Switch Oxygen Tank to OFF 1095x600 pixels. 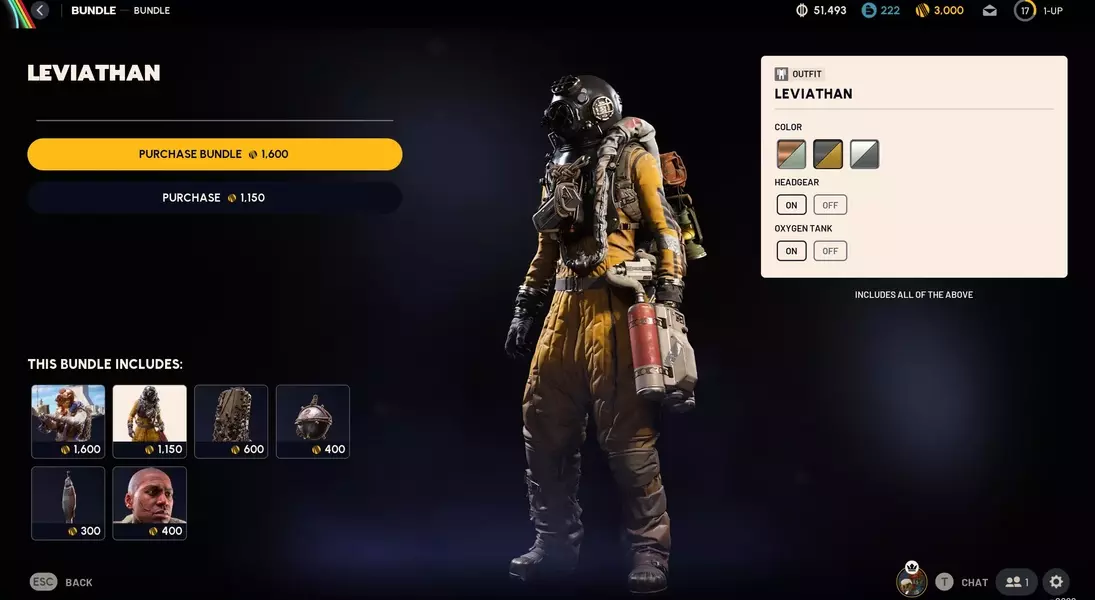point(830,251)
